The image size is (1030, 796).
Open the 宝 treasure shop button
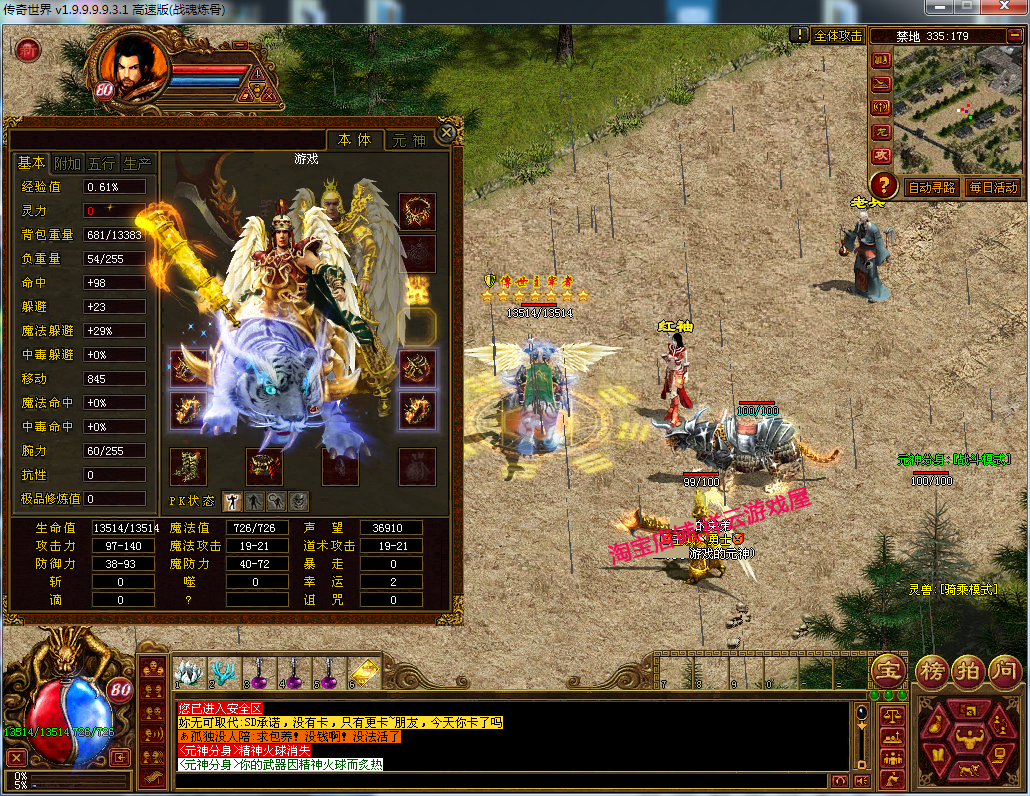tap(887, 669)
